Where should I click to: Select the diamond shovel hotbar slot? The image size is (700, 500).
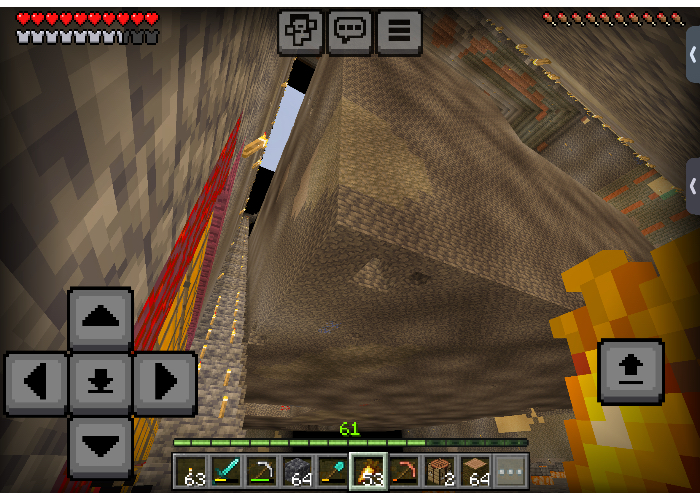point(333,471)
